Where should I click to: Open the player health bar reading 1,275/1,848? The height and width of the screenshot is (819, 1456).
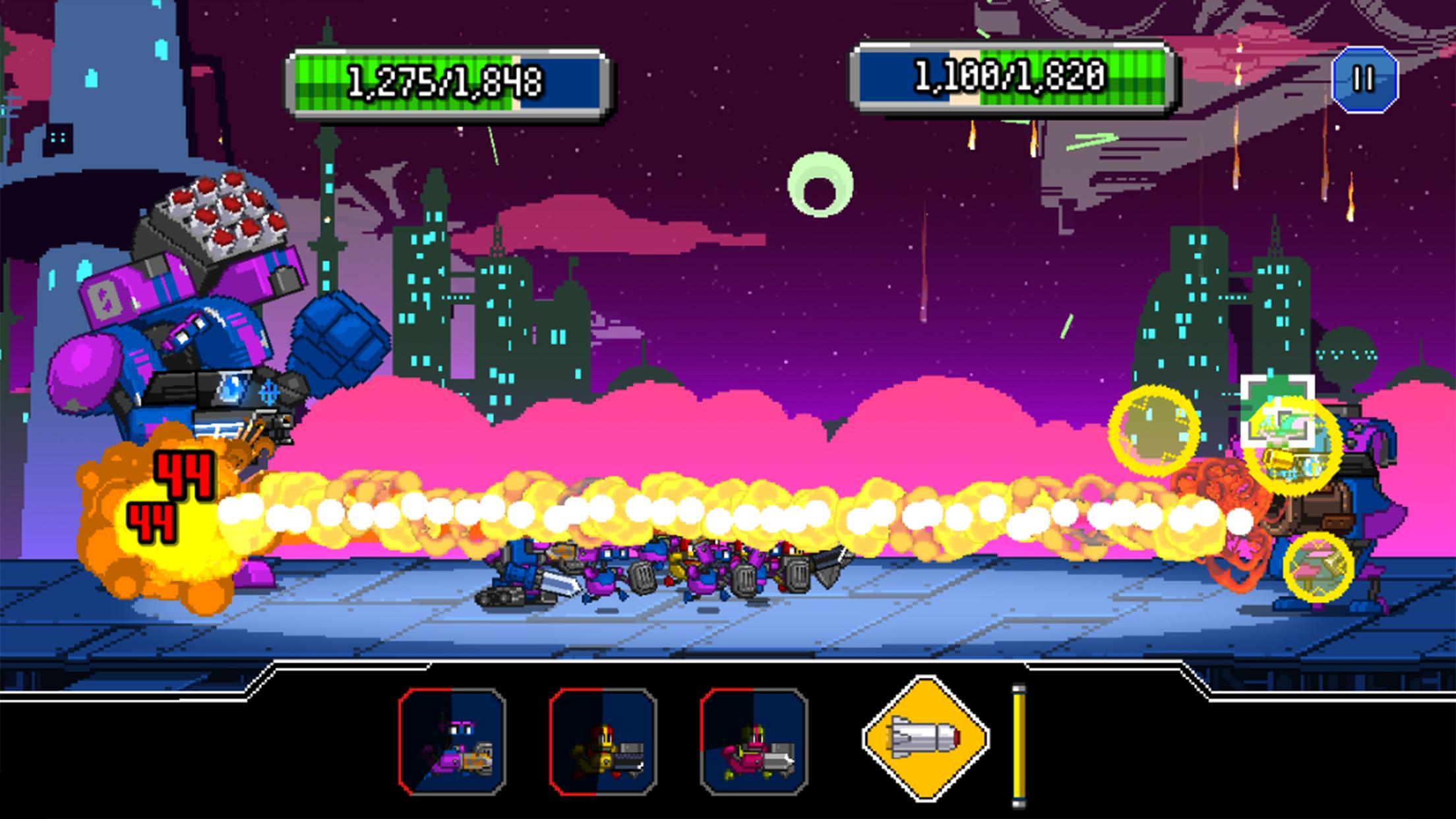[x=450, y=81]
